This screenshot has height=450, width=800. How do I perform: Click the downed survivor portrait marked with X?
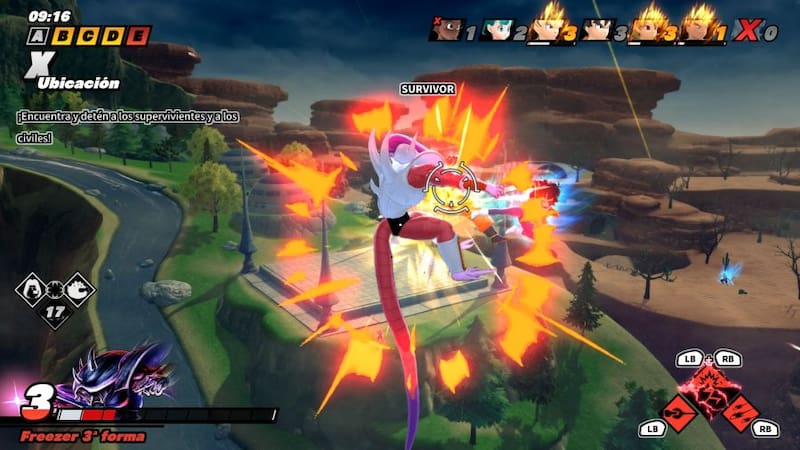coord(446,29)
